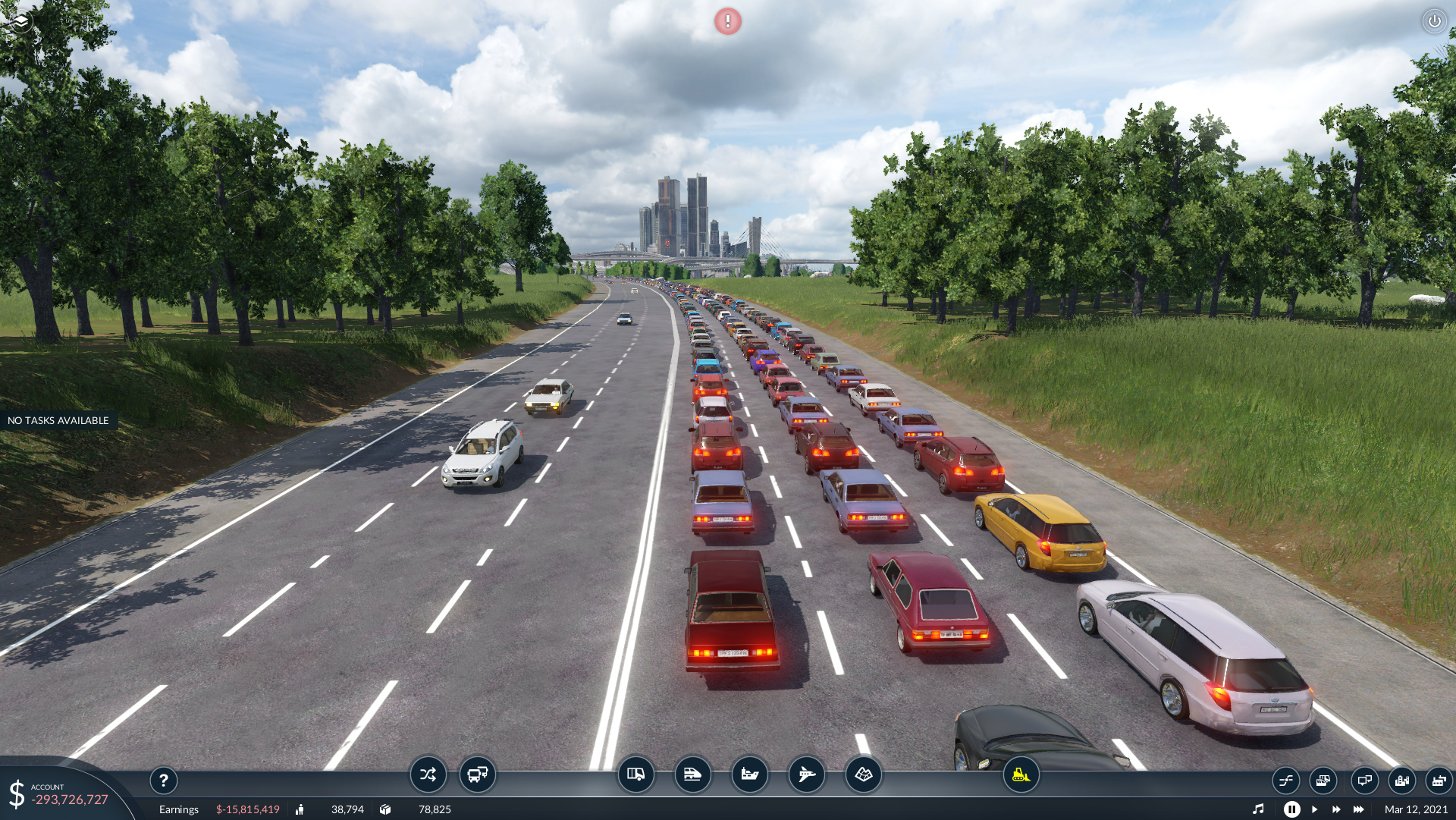Toggle the map layers icon

(20, 22)
